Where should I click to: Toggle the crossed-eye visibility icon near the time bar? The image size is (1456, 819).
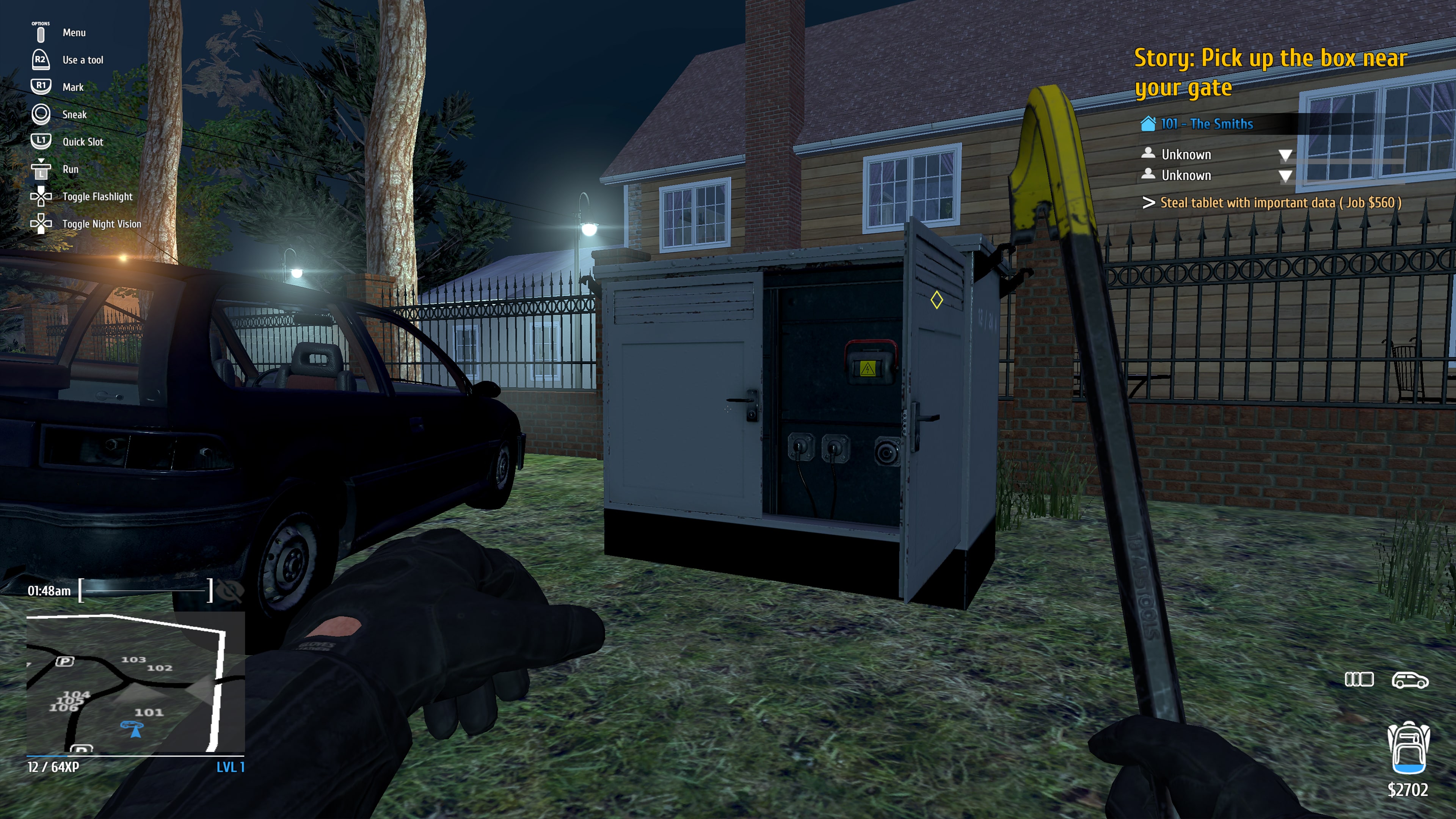[x=234, y=591]
